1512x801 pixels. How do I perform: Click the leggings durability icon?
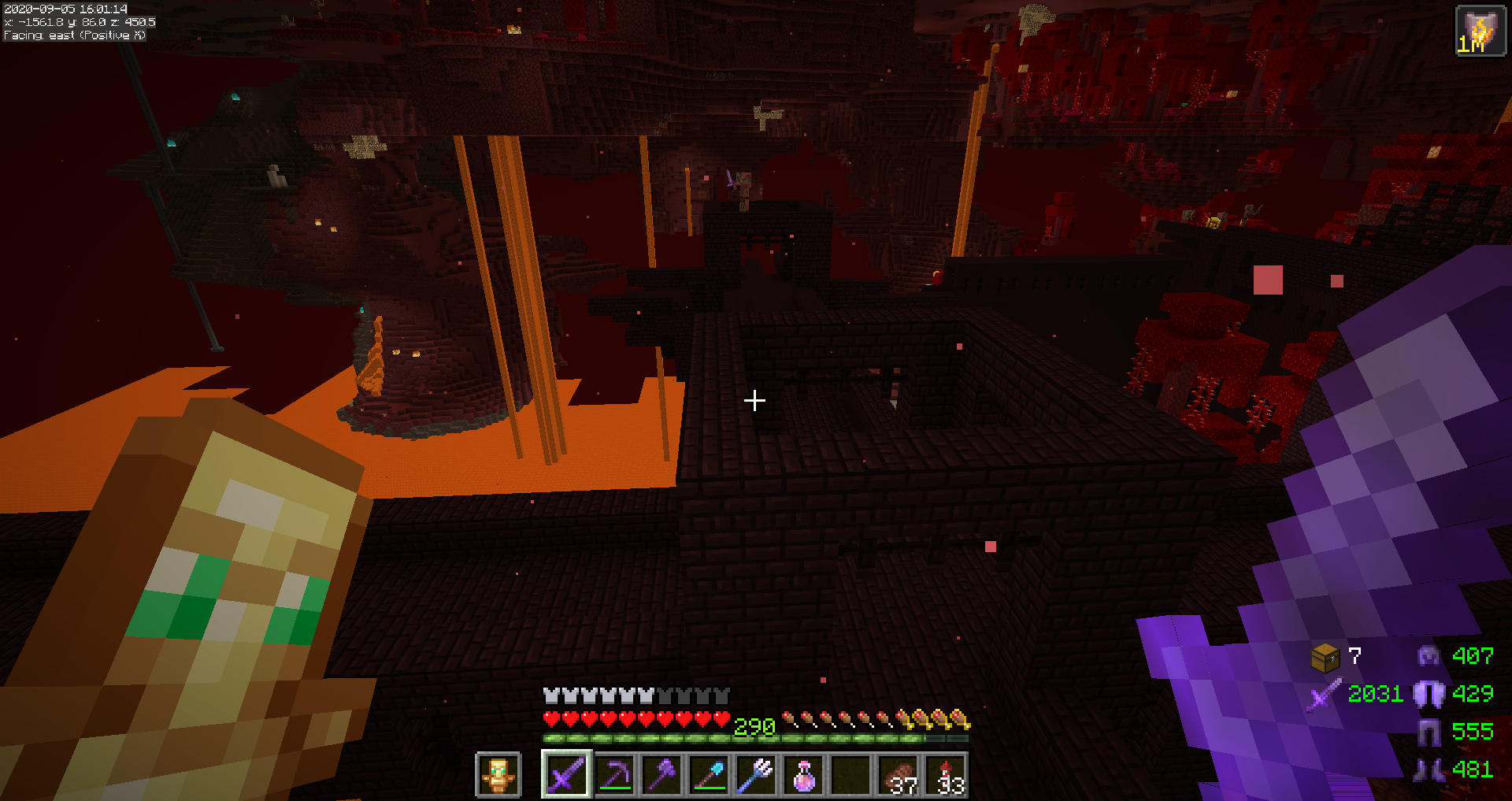click(x=1429, y=732)
